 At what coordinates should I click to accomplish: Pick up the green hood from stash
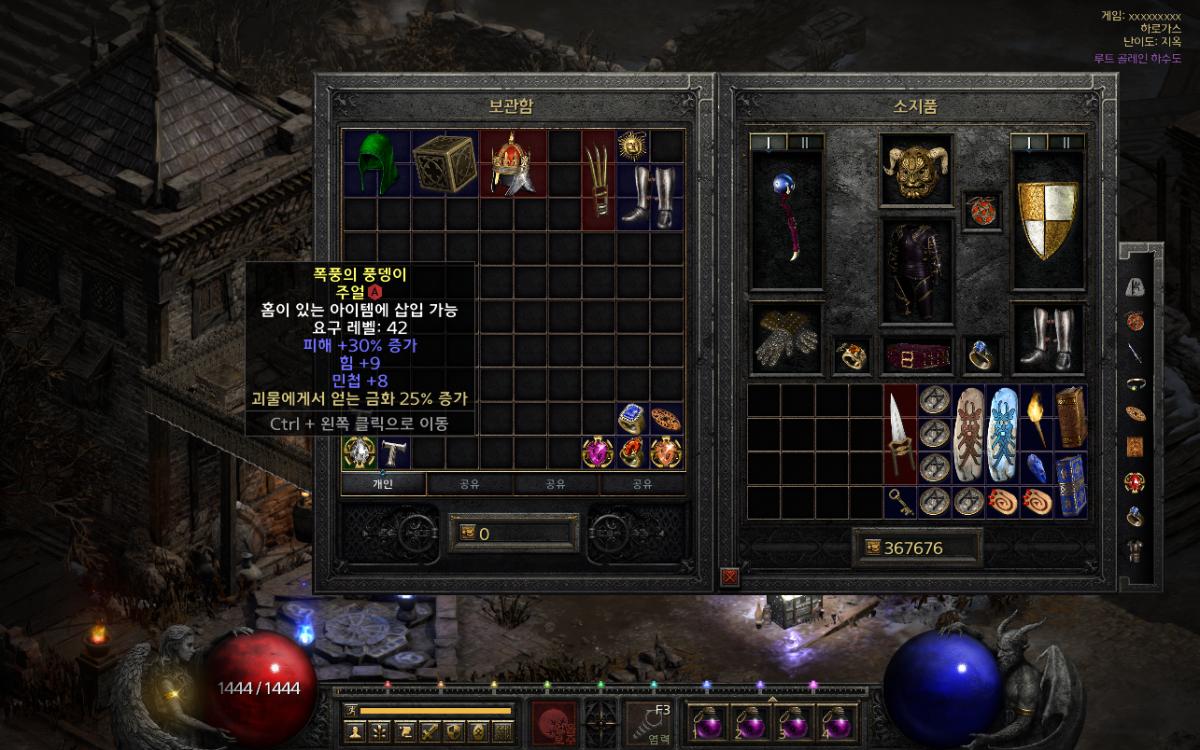point(376,163)
